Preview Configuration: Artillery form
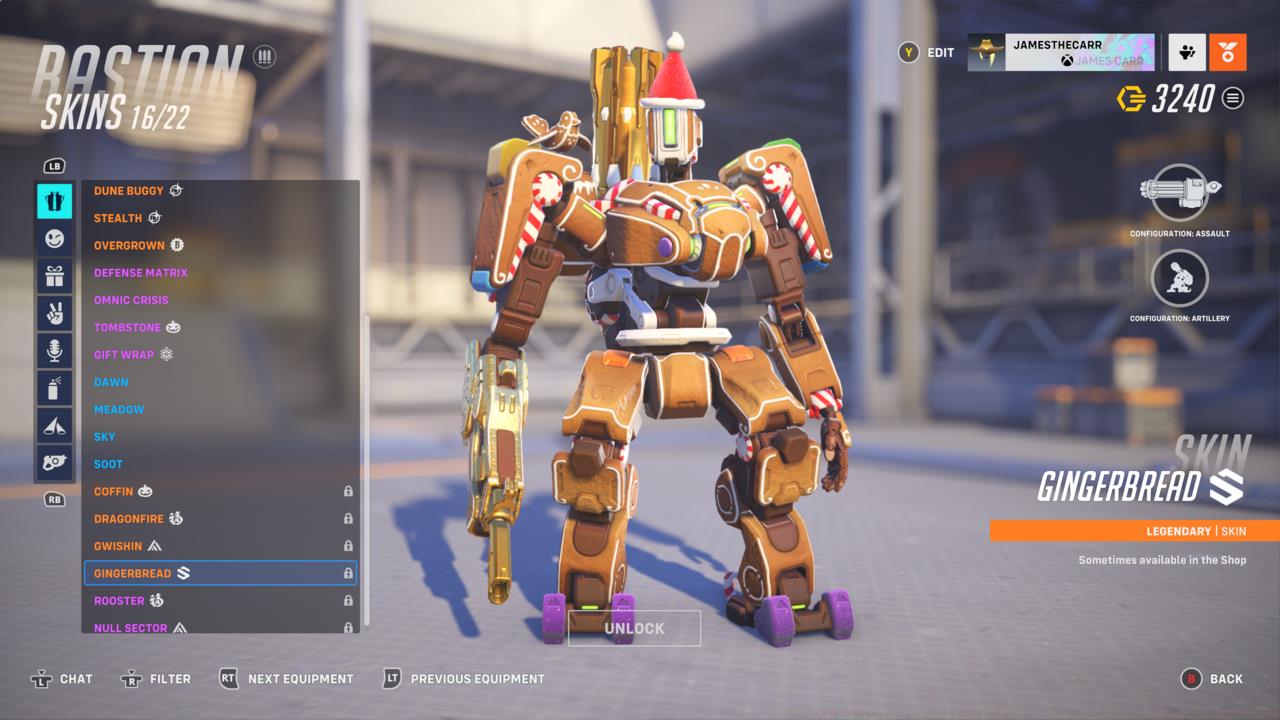 [1180, 278]
